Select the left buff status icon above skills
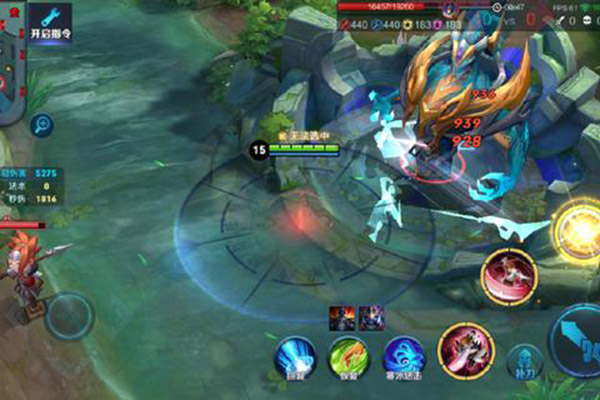Viewport: 600px width, 400px height. (342, 318)
